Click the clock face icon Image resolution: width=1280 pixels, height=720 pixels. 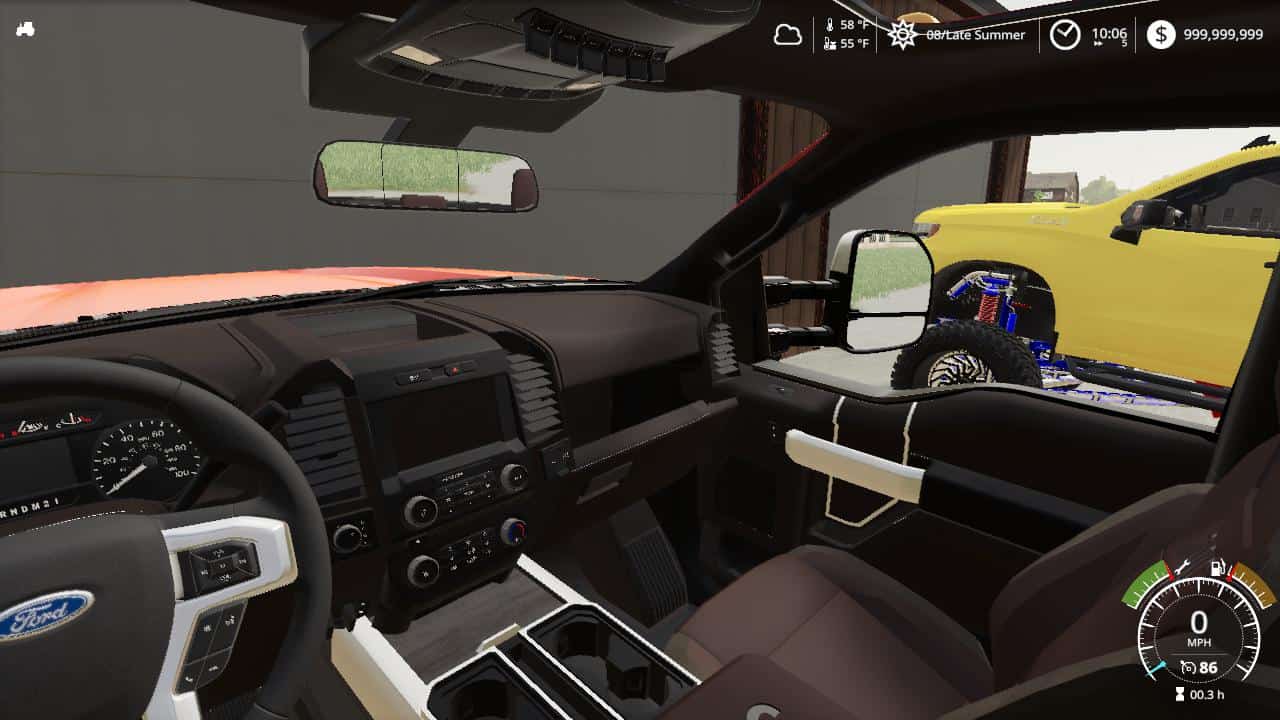(1066, 35)
